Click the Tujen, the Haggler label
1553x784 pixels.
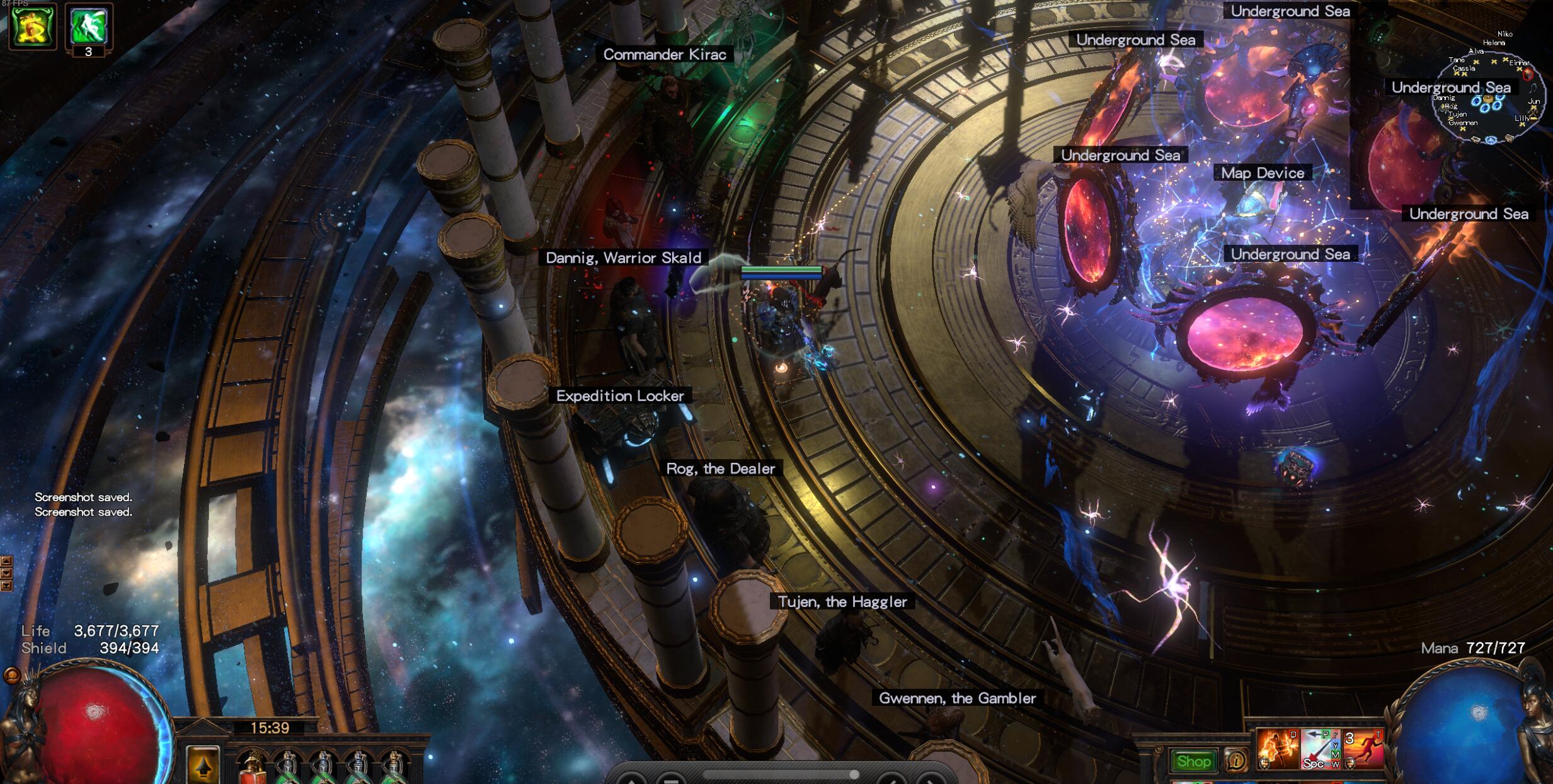[x=842, y=602]
